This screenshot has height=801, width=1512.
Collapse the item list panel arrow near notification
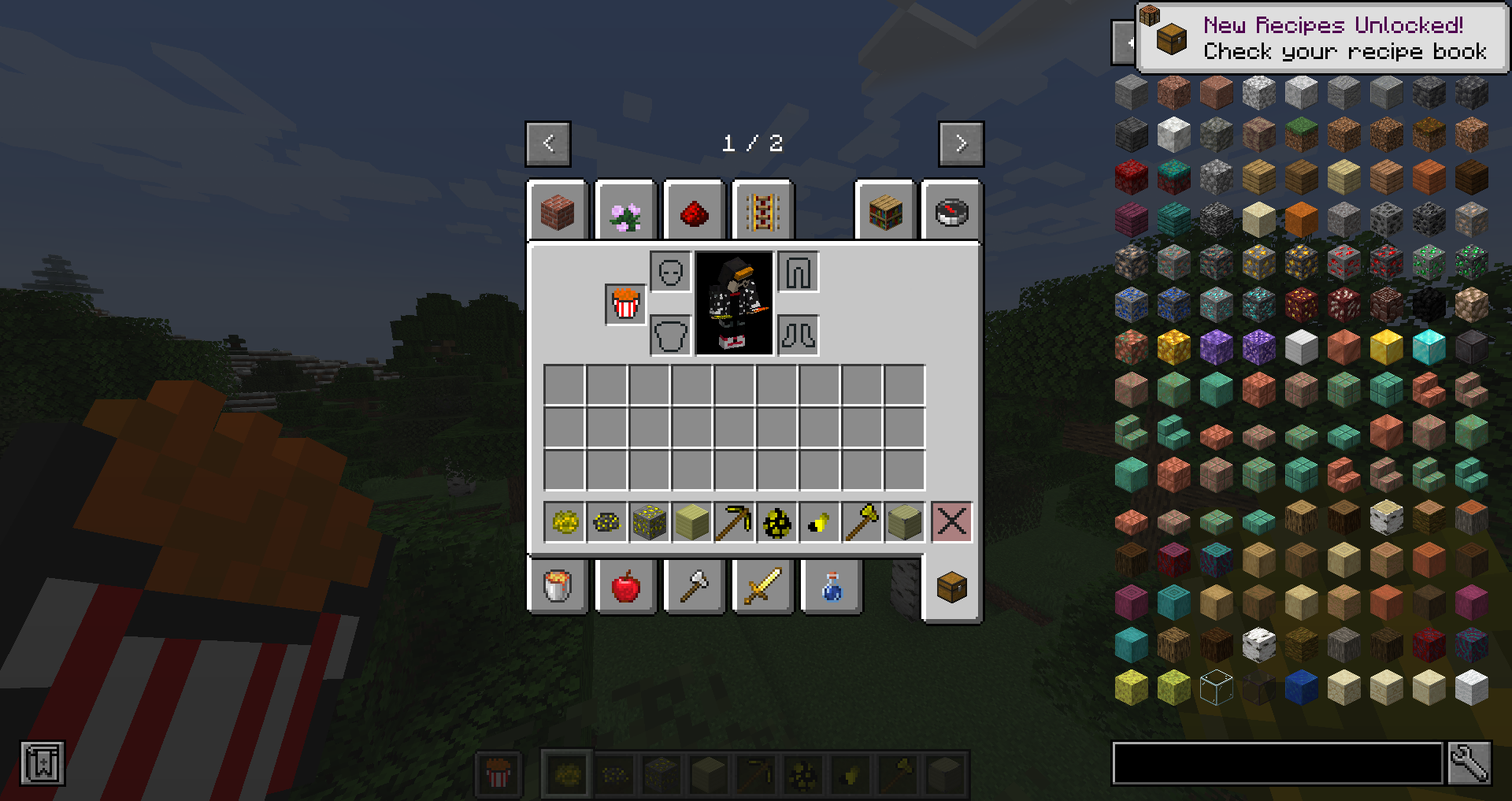pyautogui.click(x=1121, y=43)
